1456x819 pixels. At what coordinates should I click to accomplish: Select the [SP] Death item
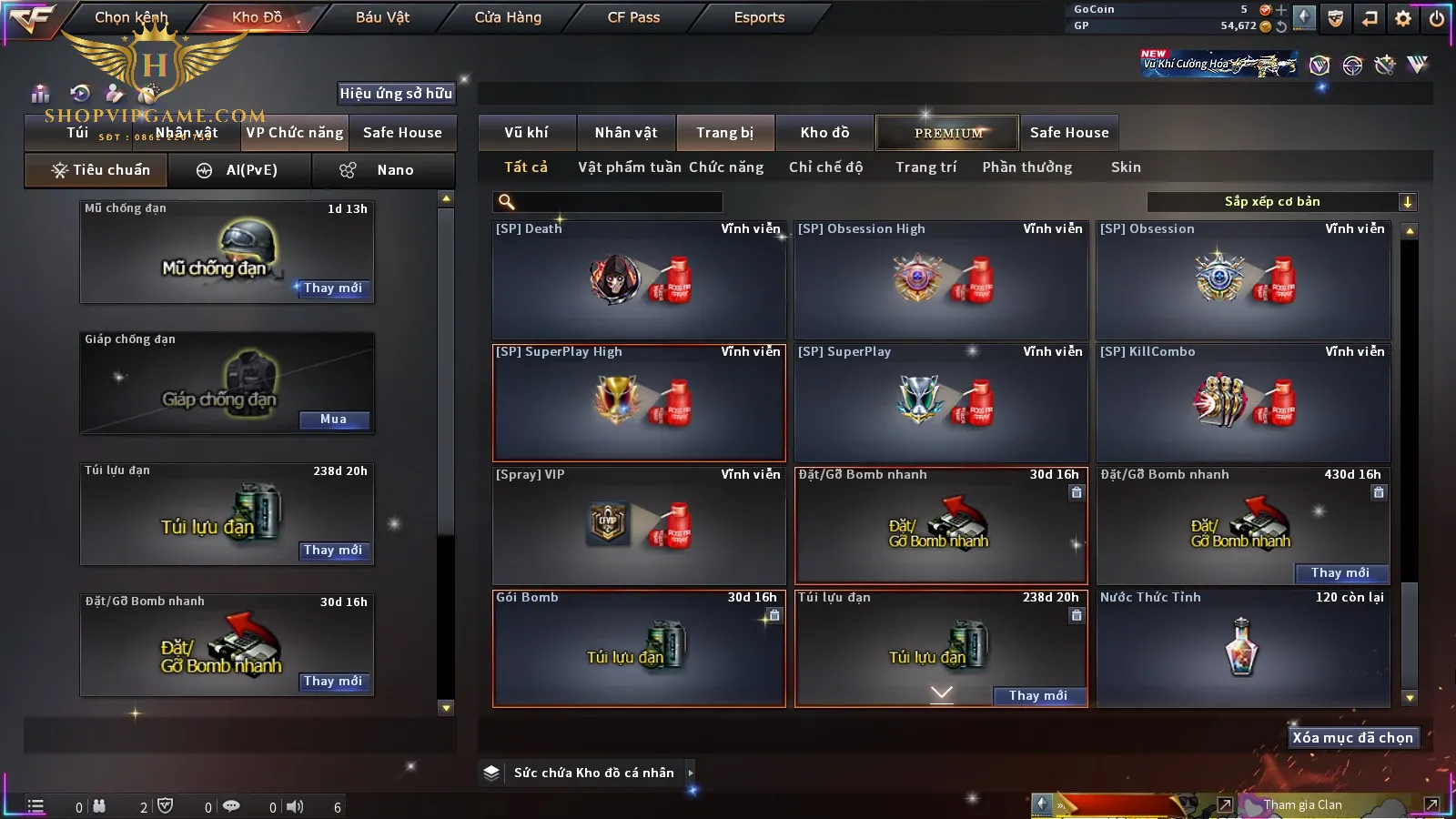[639, 280]
